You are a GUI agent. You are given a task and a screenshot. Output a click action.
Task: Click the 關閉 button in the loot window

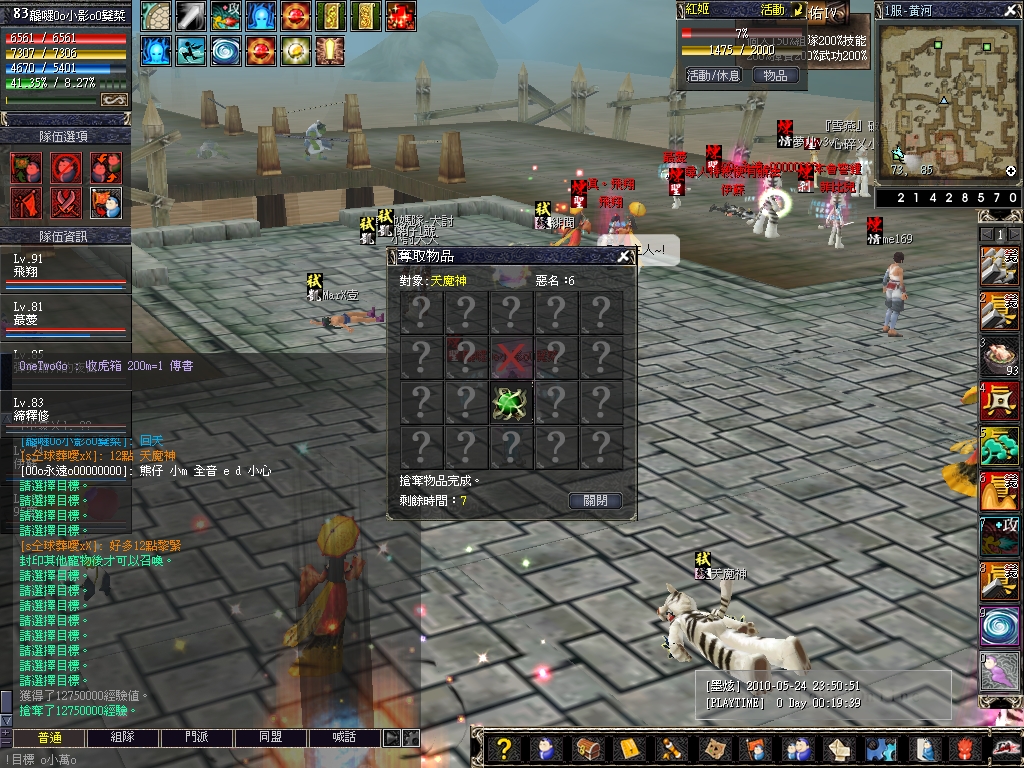tap(595, 501)
